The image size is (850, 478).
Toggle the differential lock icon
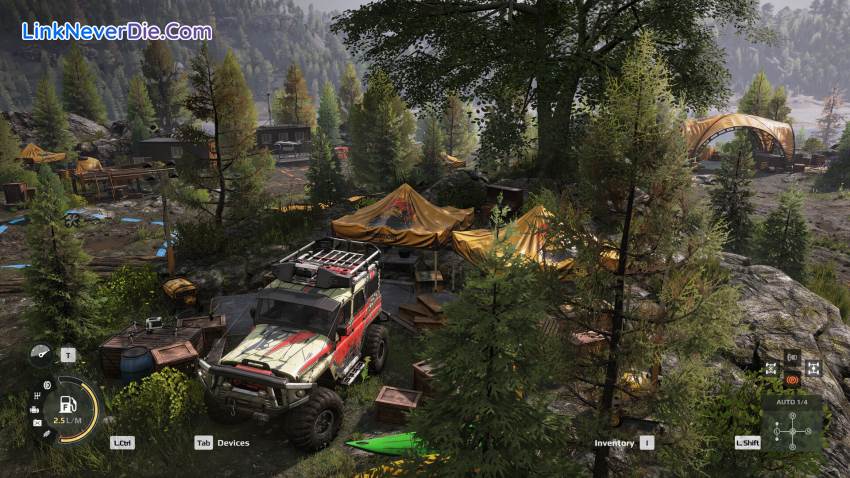772,368
